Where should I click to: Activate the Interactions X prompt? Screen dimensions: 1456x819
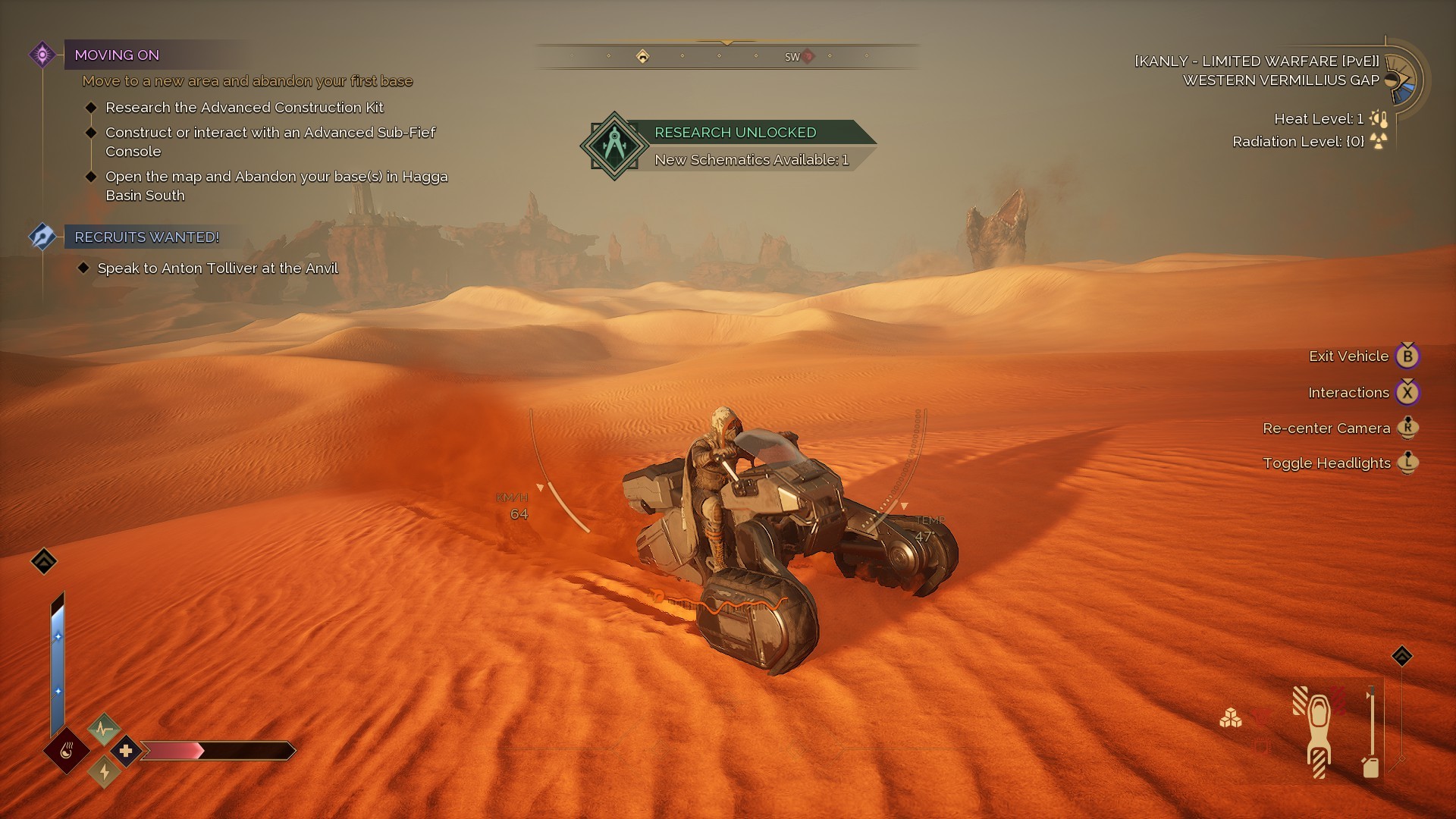pos(1408,392)
